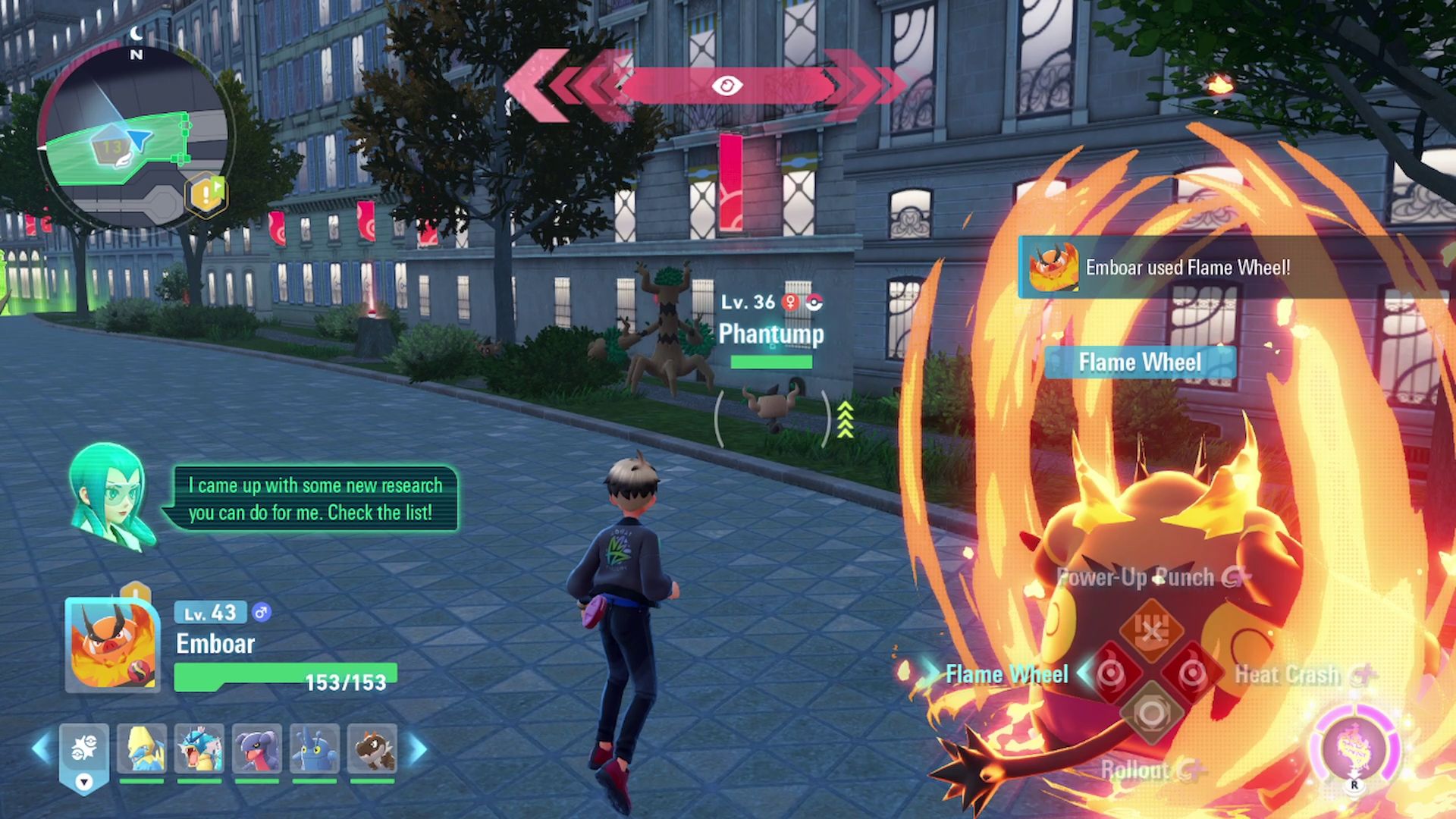Switch to Gyarados in the party bar
Viewport: 1456px width, 819px height.
coord(199,749)
